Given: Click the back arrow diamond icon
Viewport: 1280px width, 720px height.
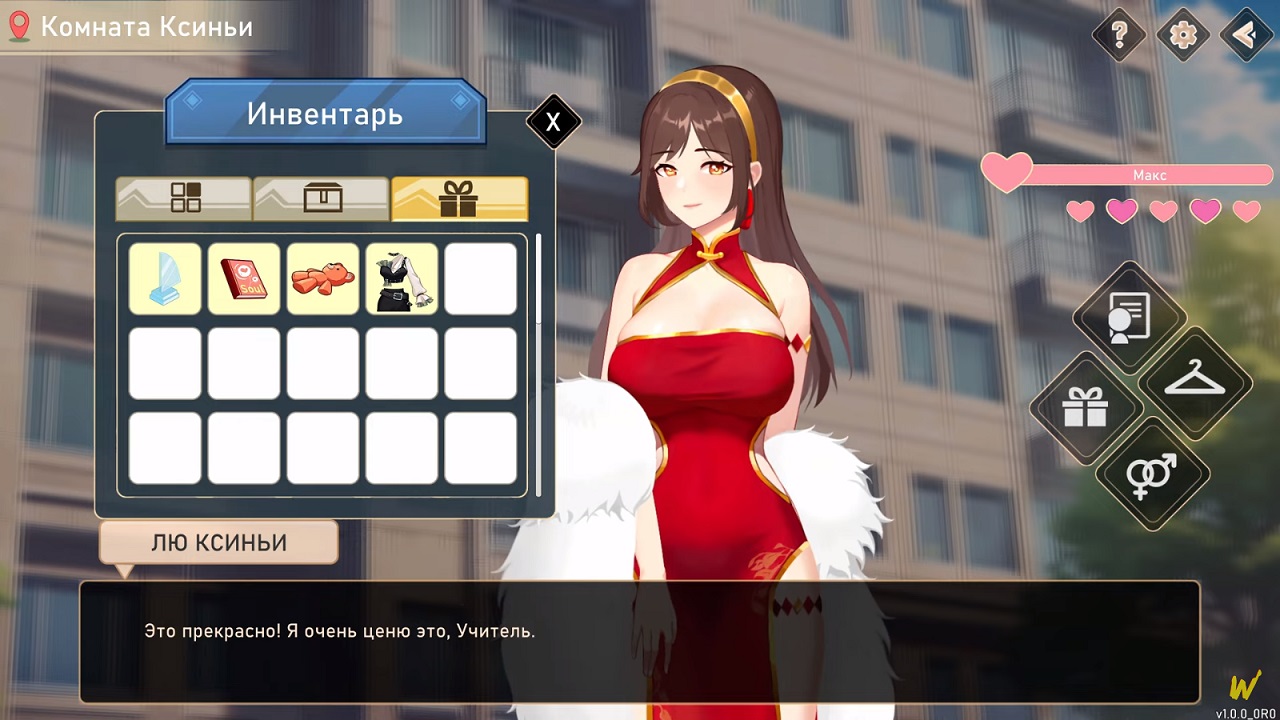Looking at the screenshot, I should click(x=1243, y=35).
